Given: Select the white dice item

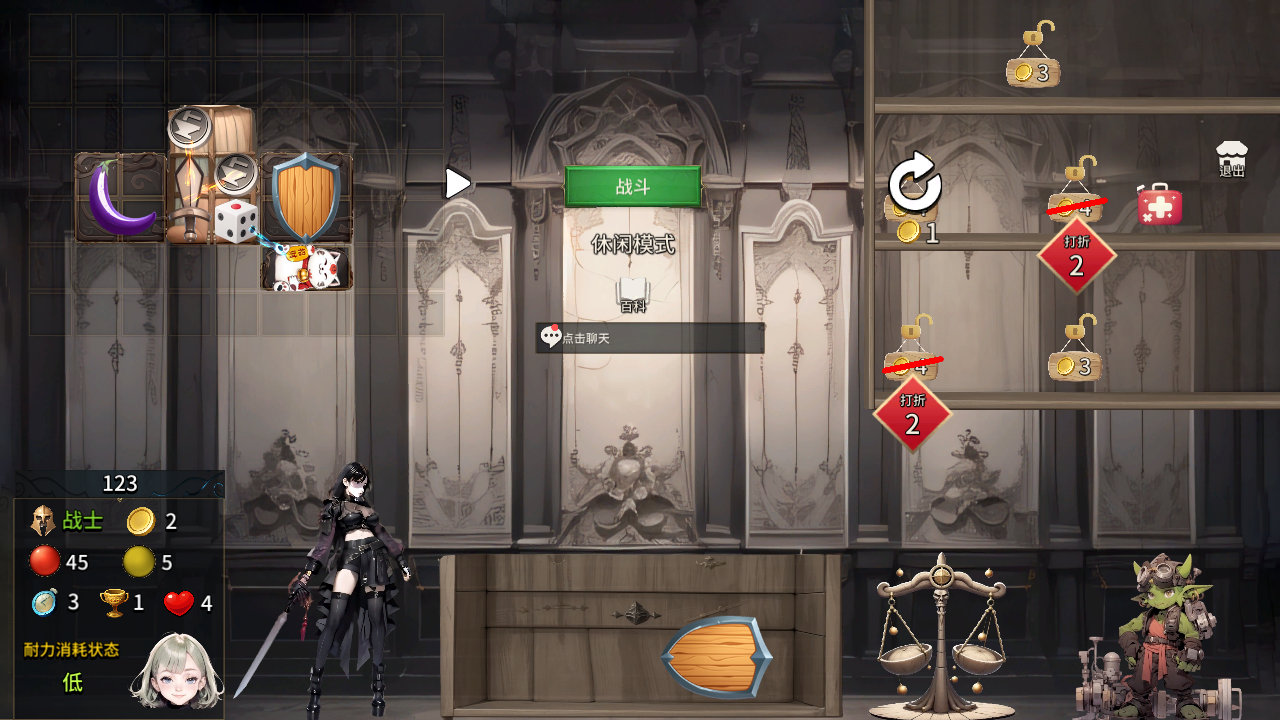Looking at the screenshot, I should [x=236, y=221].
